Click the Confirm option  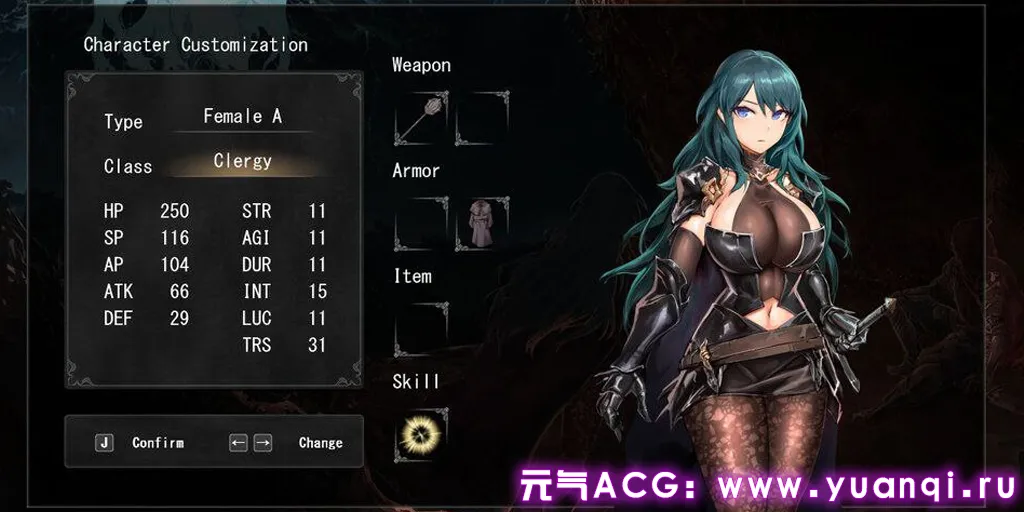(157, 442)
